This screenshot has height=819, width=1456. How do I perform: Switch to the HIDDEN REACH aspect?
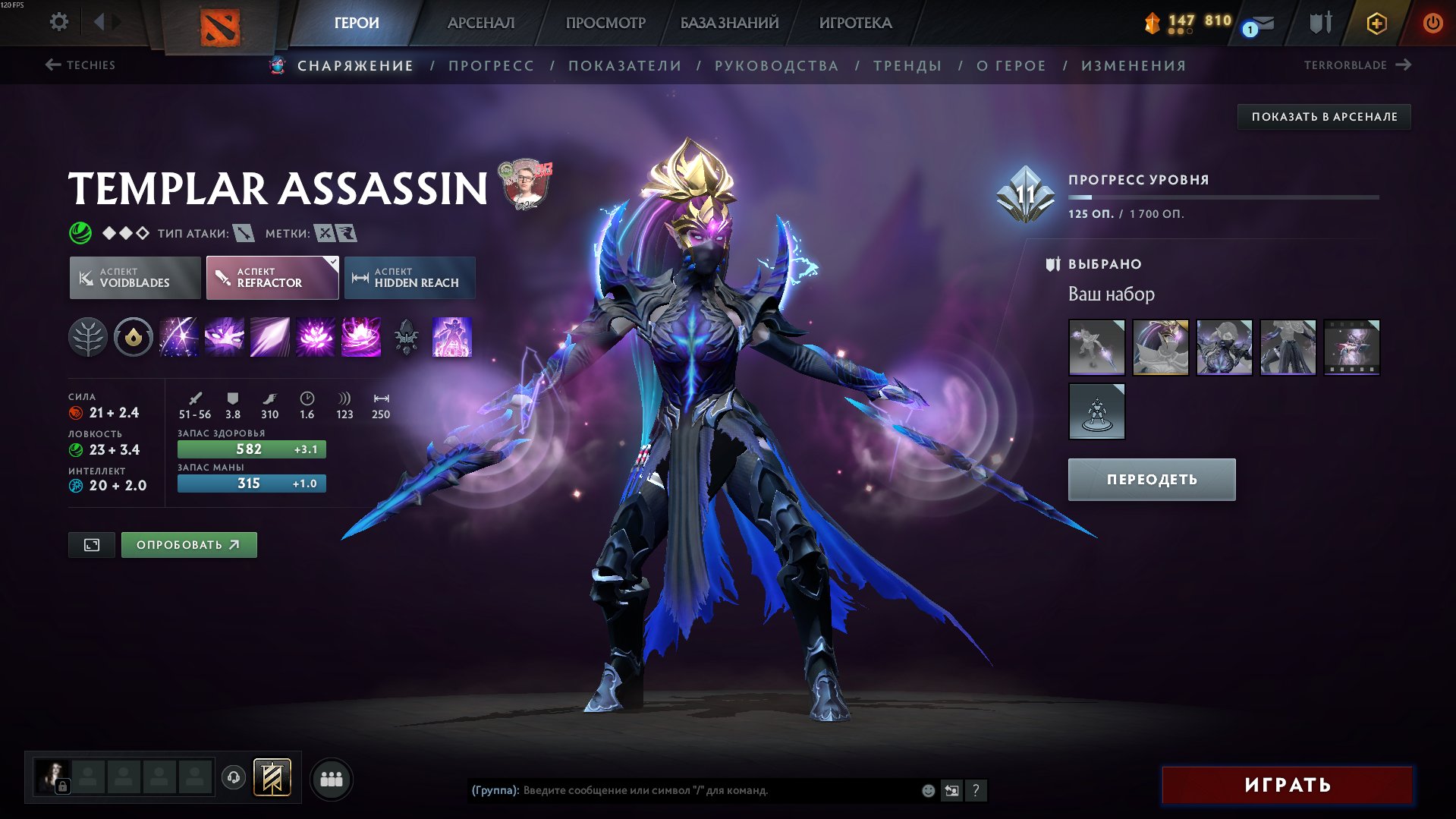click(409, 277)
